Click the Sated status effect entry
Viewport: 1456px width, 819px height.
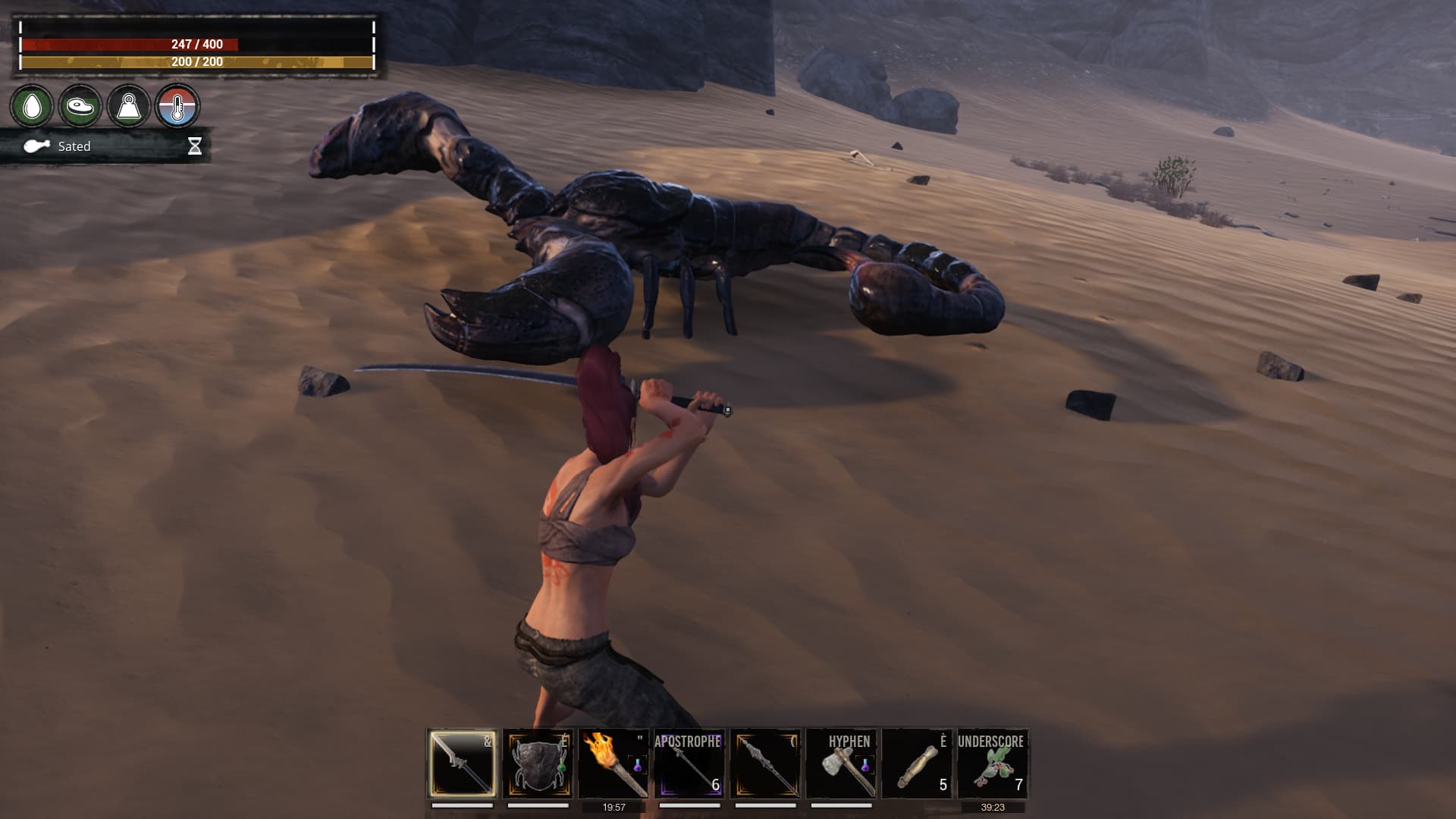point(74,146)
